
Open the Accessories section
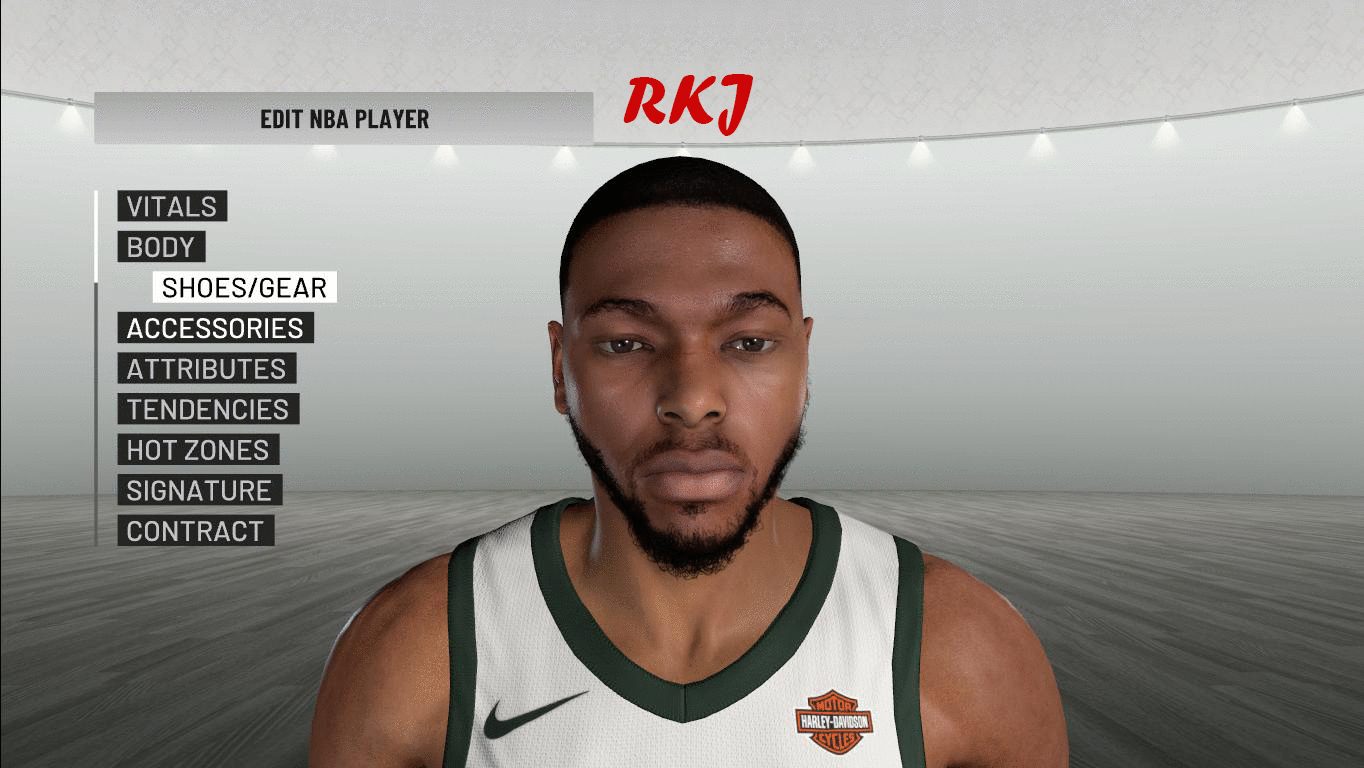click(215, 328)
